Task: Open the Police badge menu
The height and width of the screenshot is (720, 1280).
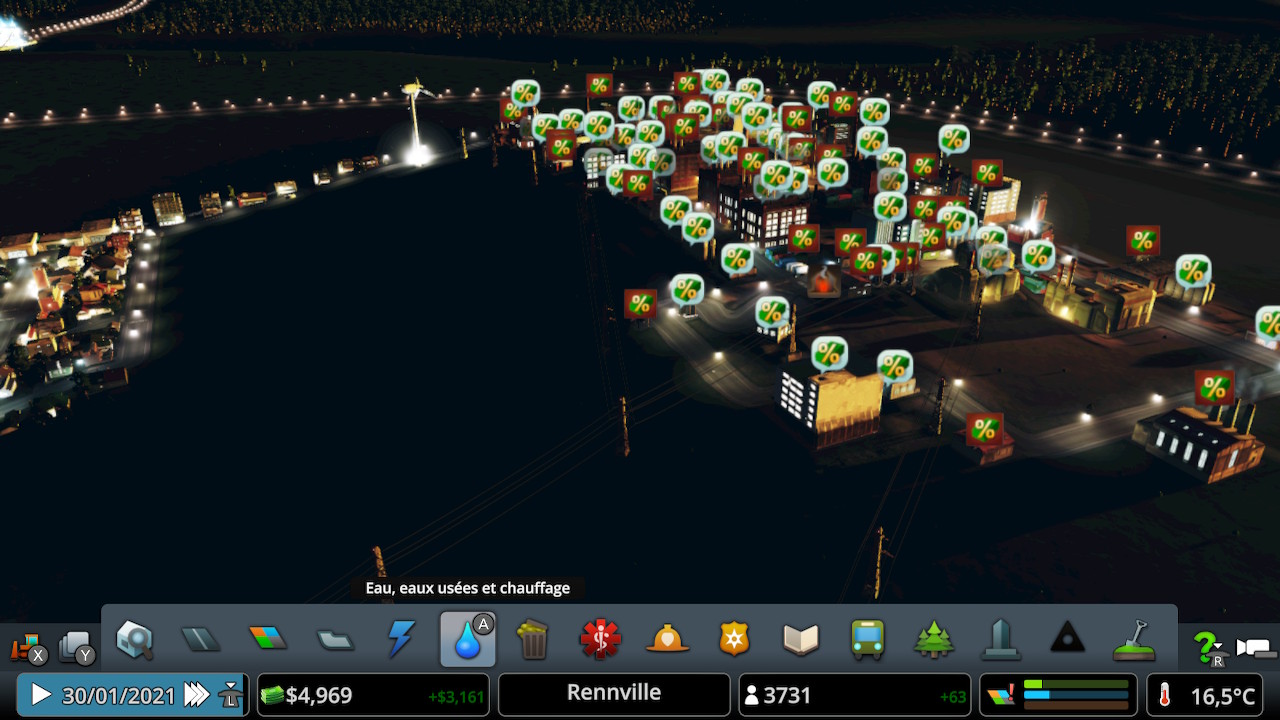Action: pyautogui.click(x=734, y=639)
